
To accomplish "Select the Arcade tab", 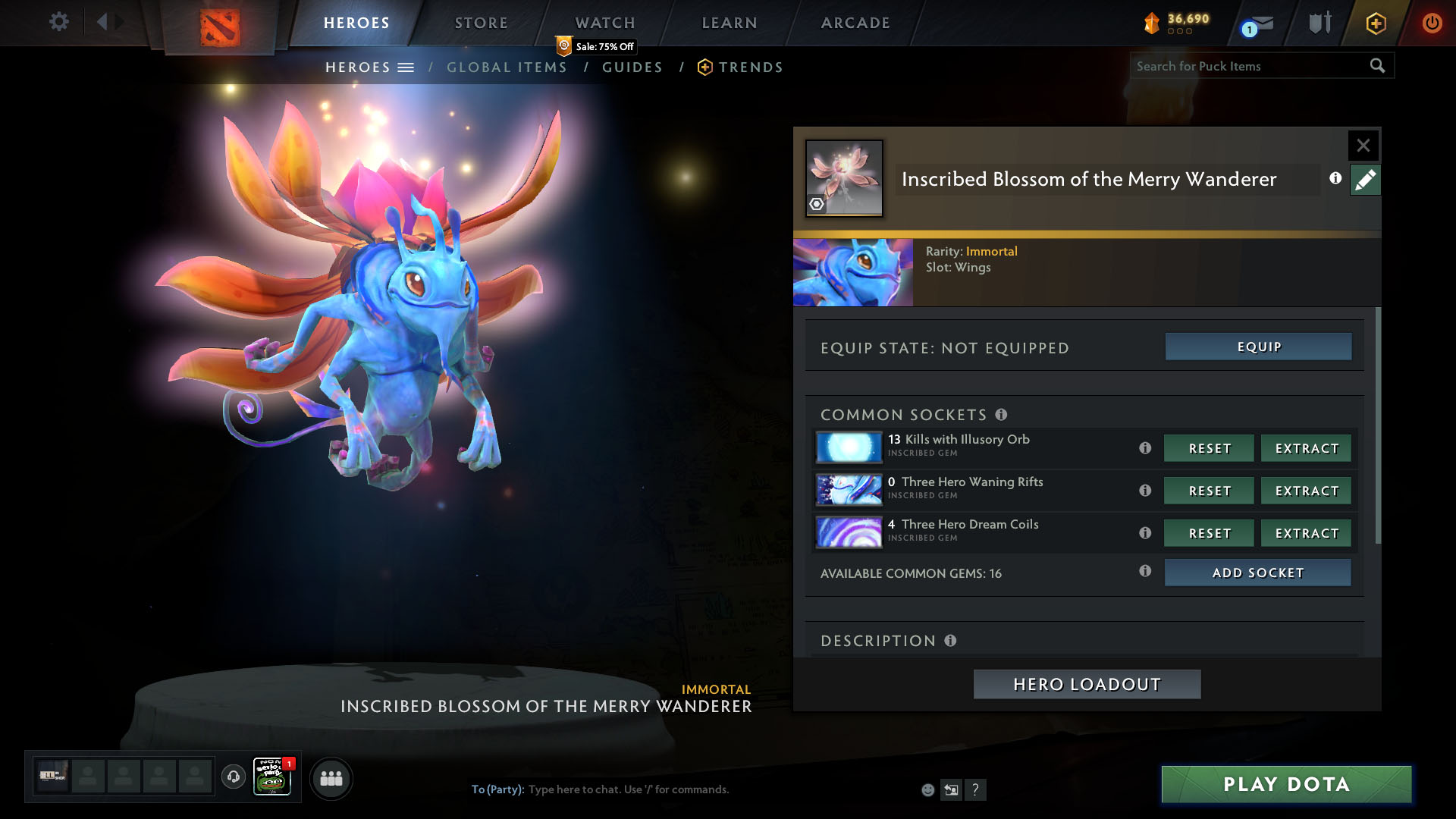I will [x=855, y=23].
